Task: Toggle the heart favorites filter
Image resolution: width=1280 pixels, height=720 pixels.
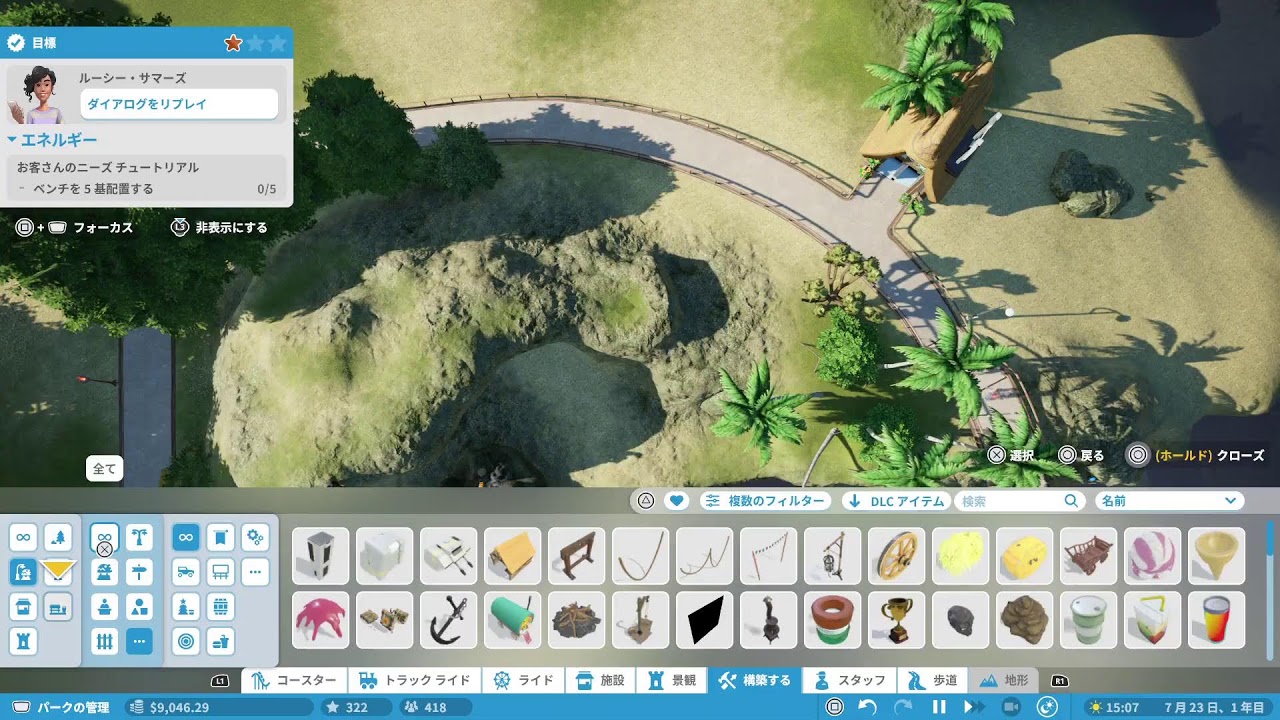Action: pyautogui.click(x=677, y=501)
